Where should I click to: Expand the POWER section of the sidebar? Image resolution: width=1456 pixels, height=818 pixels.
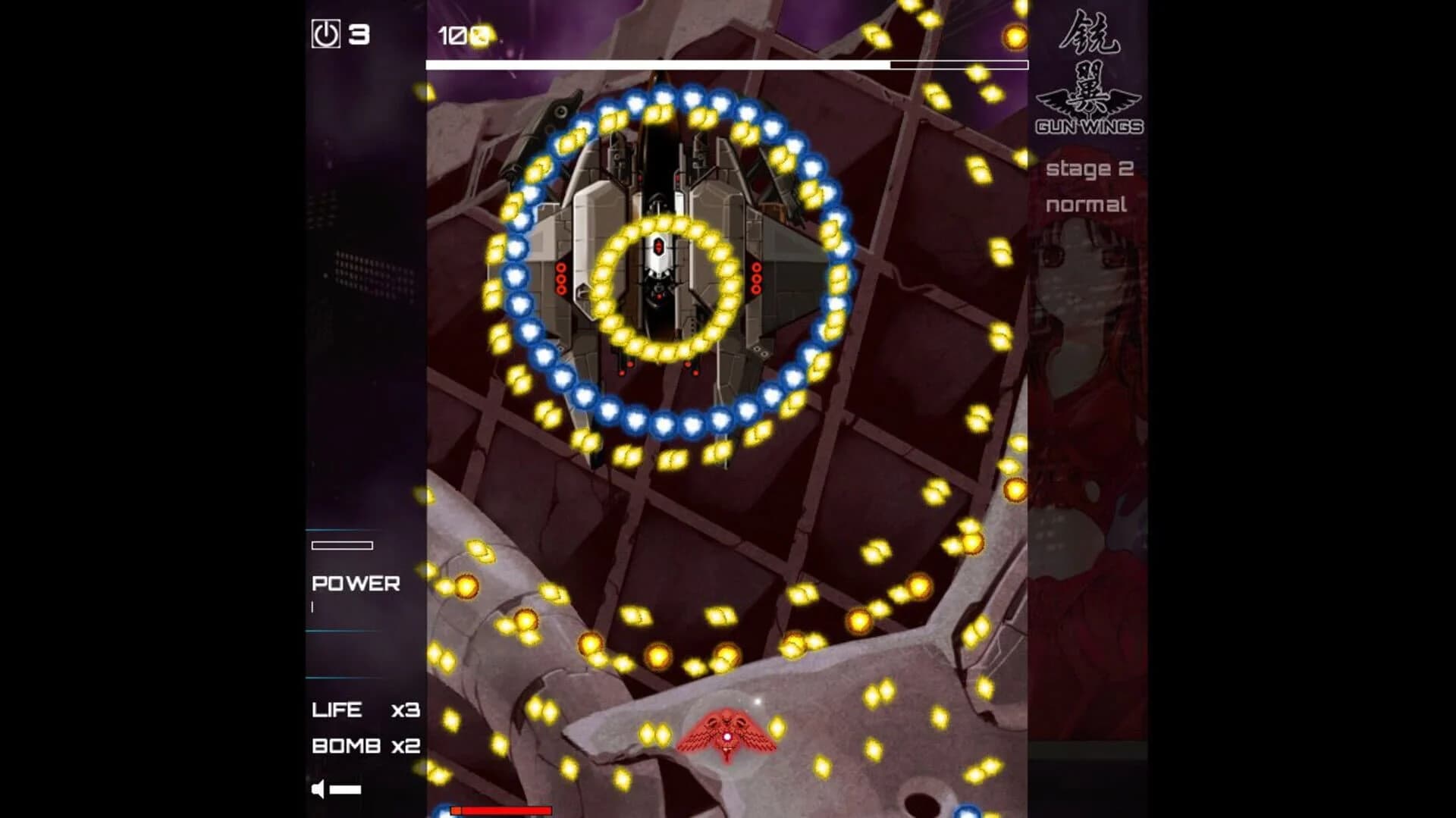355,584
